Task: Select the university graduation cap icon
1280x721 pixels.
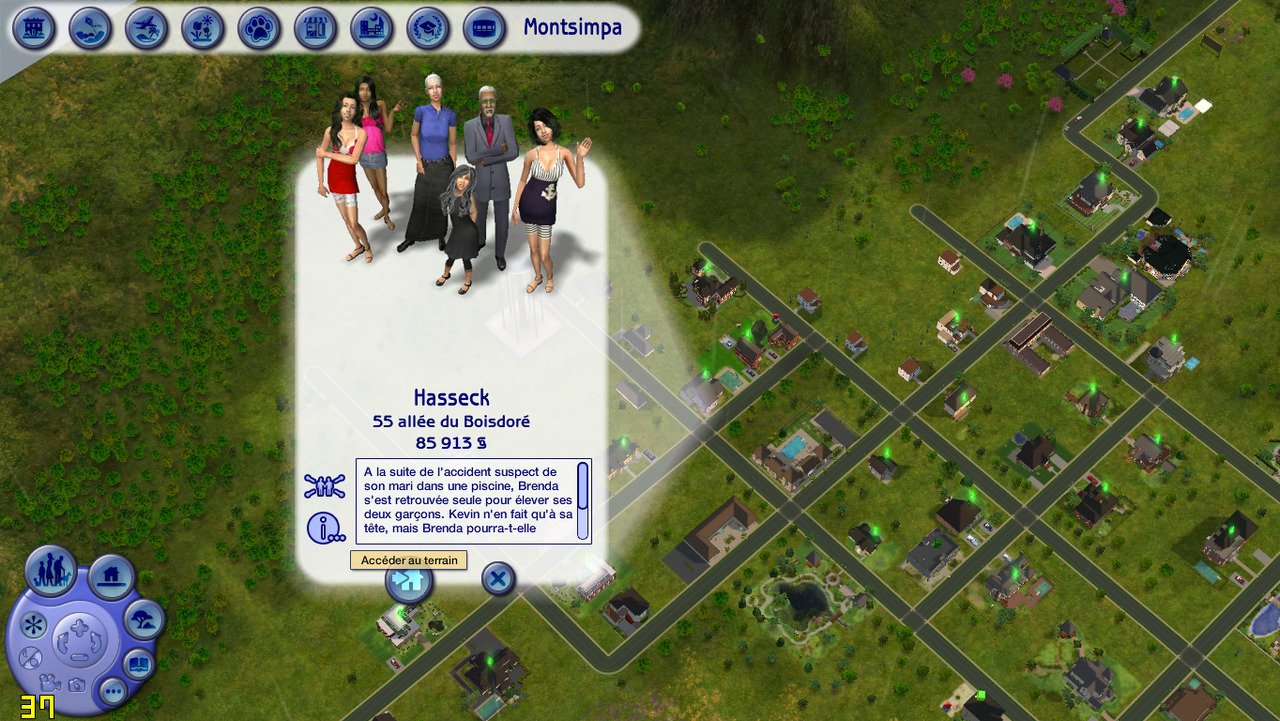Action: (x=428, y=28)
